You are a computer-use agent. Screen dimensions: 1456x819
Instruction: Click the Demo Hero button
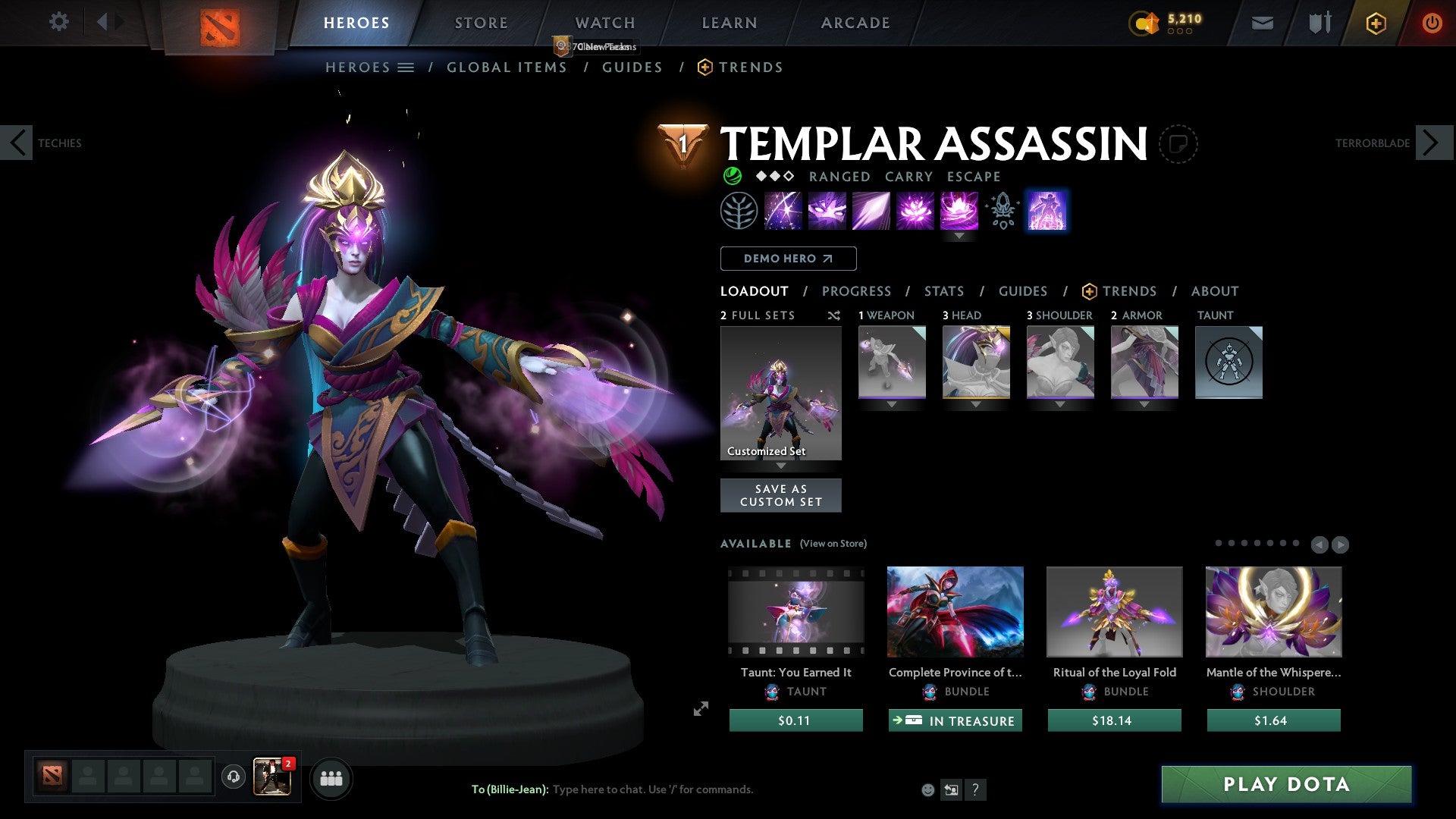(787, 258)
